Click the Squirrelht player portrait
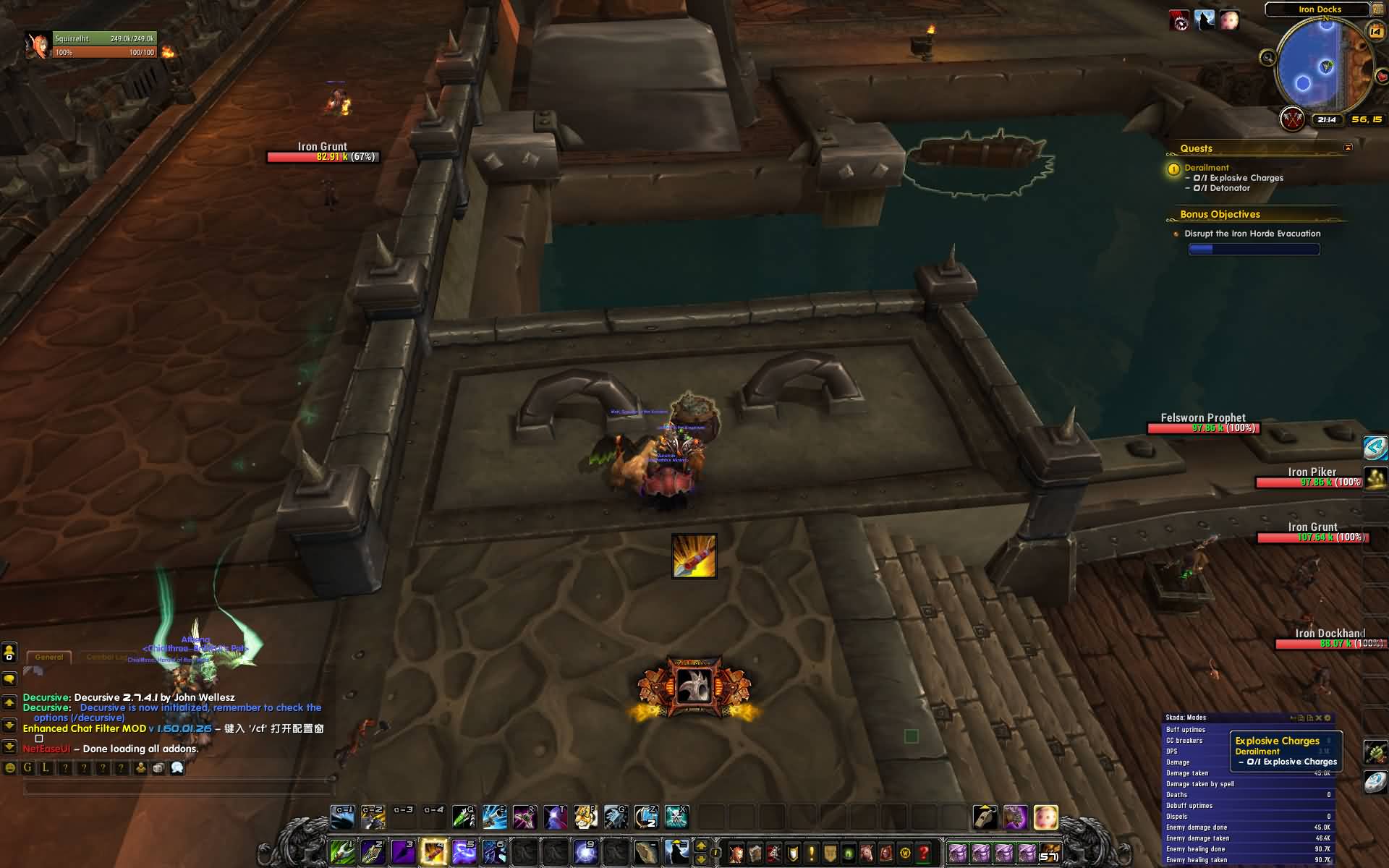The image size is (1389, 868). point(36,46)
